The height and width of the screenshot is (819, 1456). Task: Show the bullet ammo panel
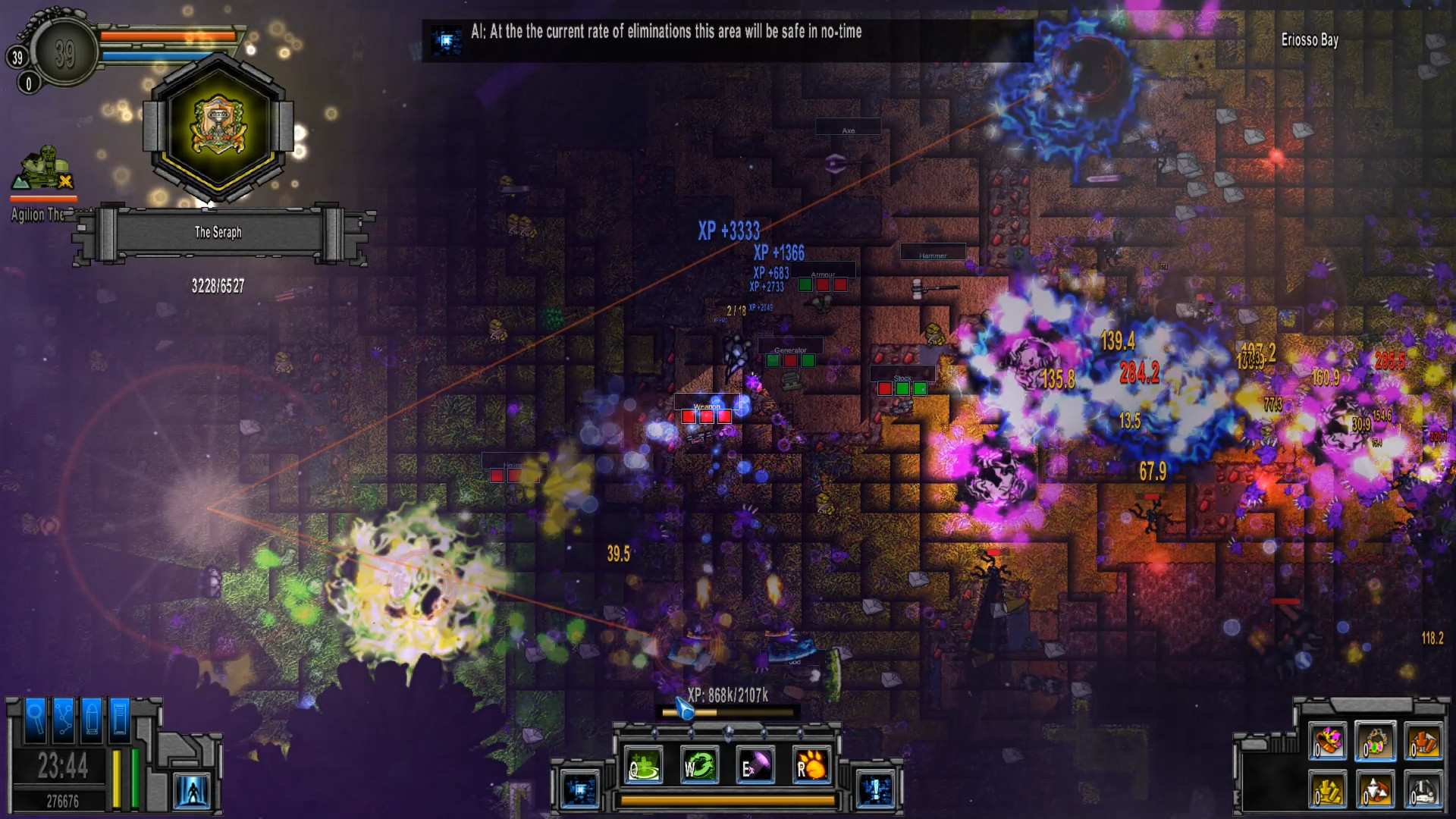92,717
